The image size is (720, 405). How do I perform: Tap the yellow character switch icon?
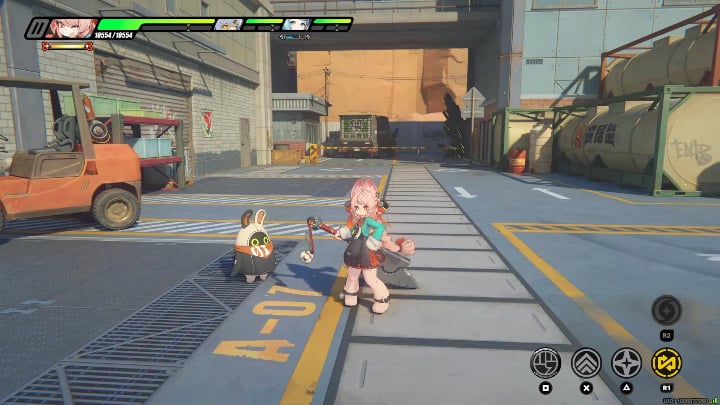coord(666,362)
